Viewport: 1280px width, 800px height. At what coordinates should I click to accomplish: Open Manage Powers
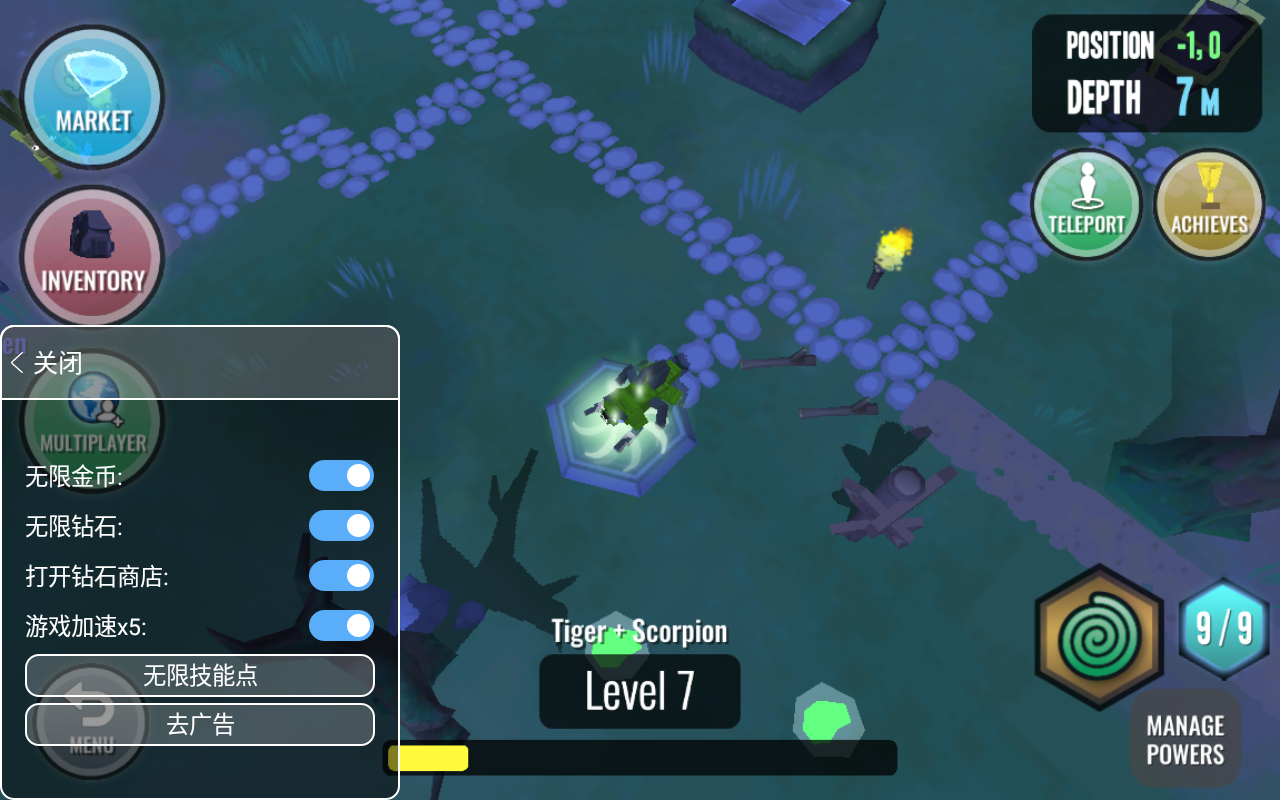[x=1185, y=739]
